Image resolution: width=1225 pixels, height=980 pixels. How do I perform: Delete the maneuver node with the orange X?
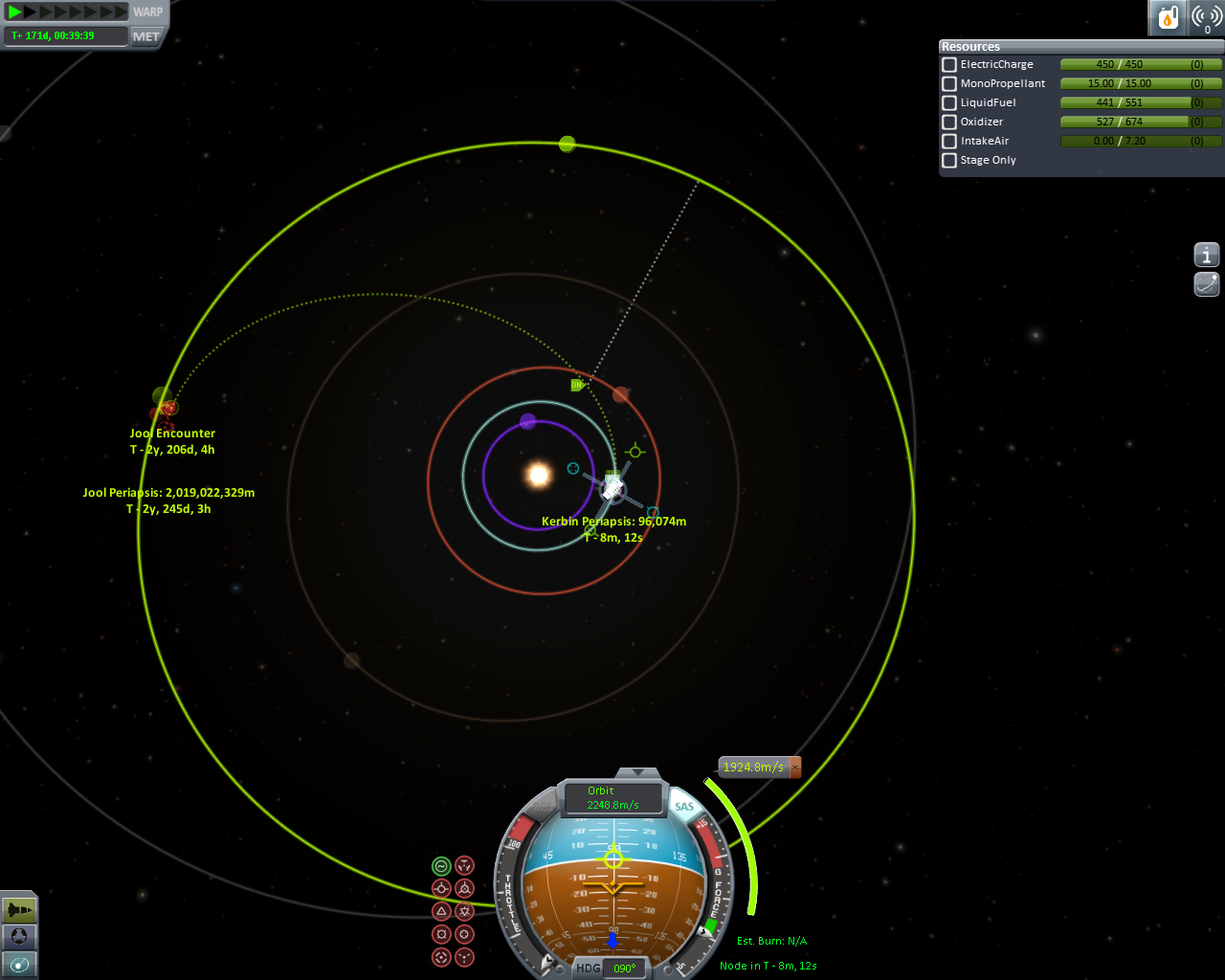tap(794, 768)
